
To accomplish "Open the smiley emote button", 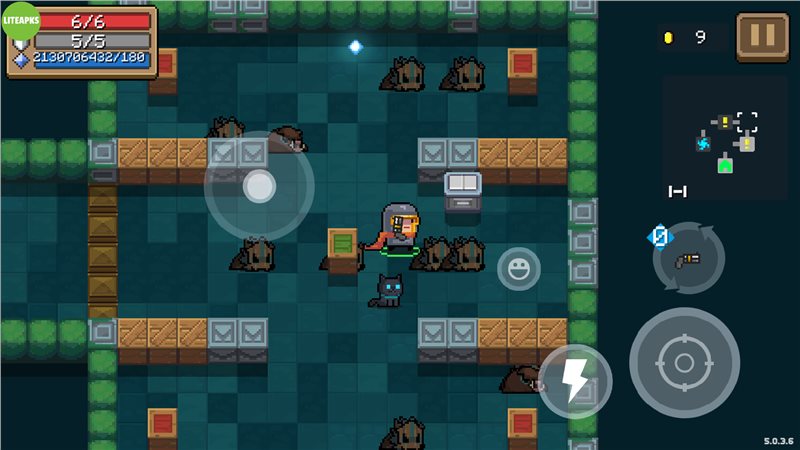I will [x=519, y=268].
